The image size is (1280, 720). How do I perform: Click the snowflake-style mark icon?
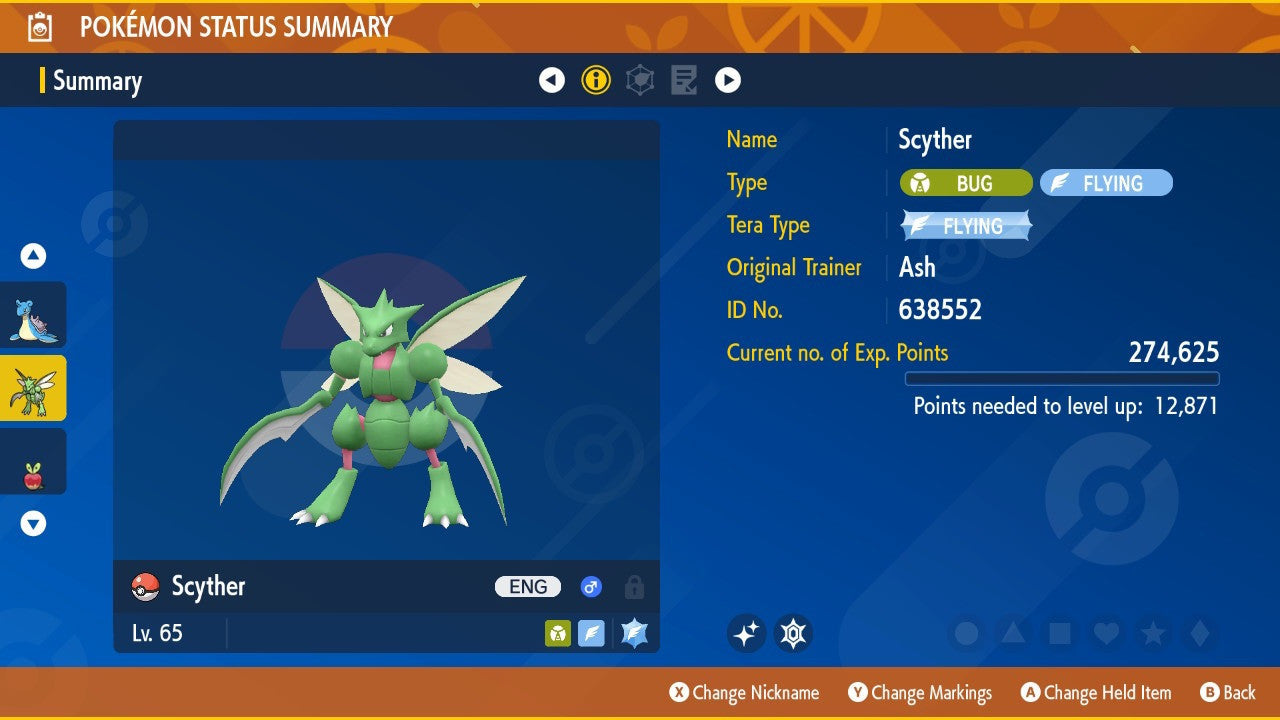793,633
